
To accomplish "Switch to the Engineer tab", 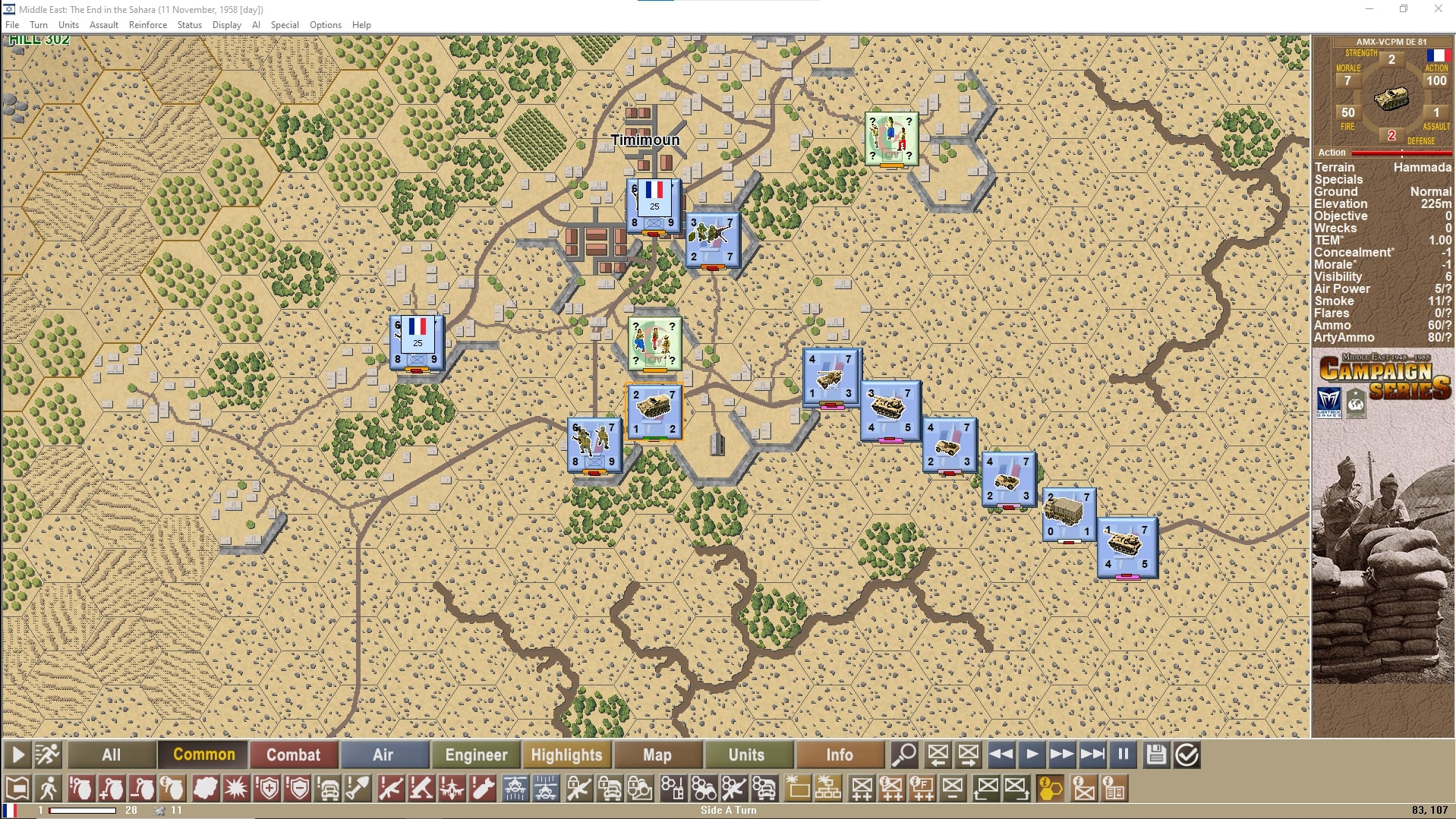I will (x=476, y=754).
